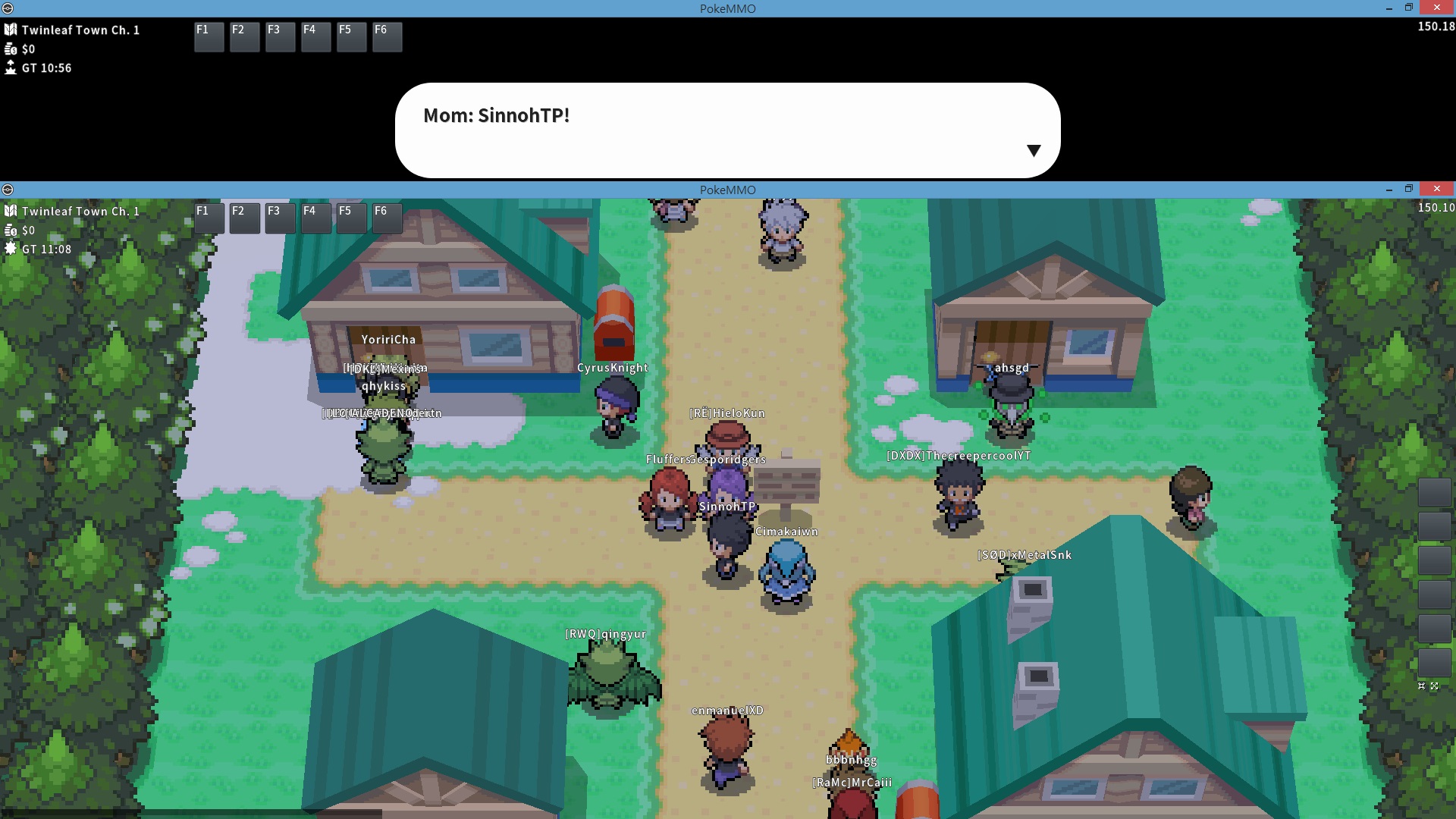The image size is (1456, 819).
Task: Minimize the lower PokeMMO window
Action: 1389,189
